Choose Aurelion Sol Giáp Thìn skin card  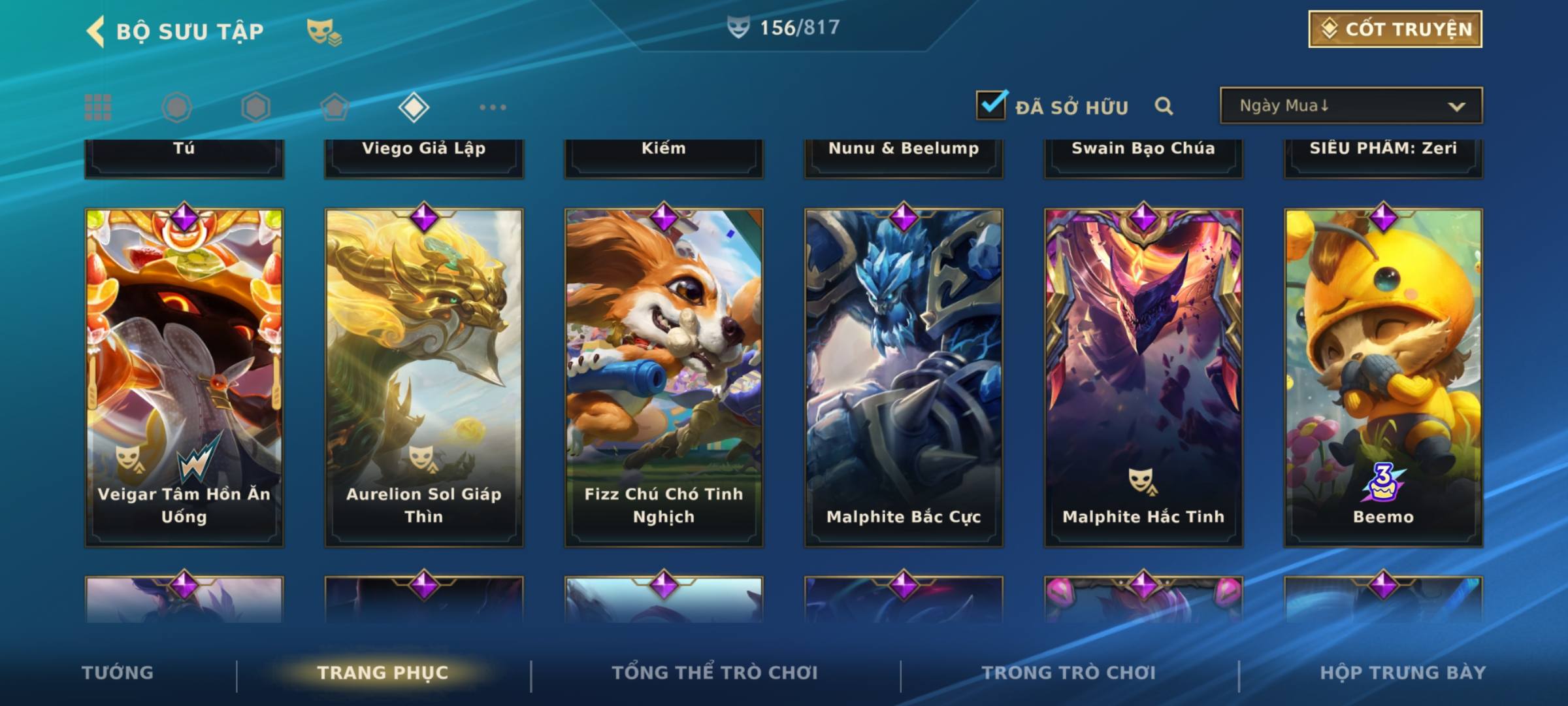click(424, 377)
